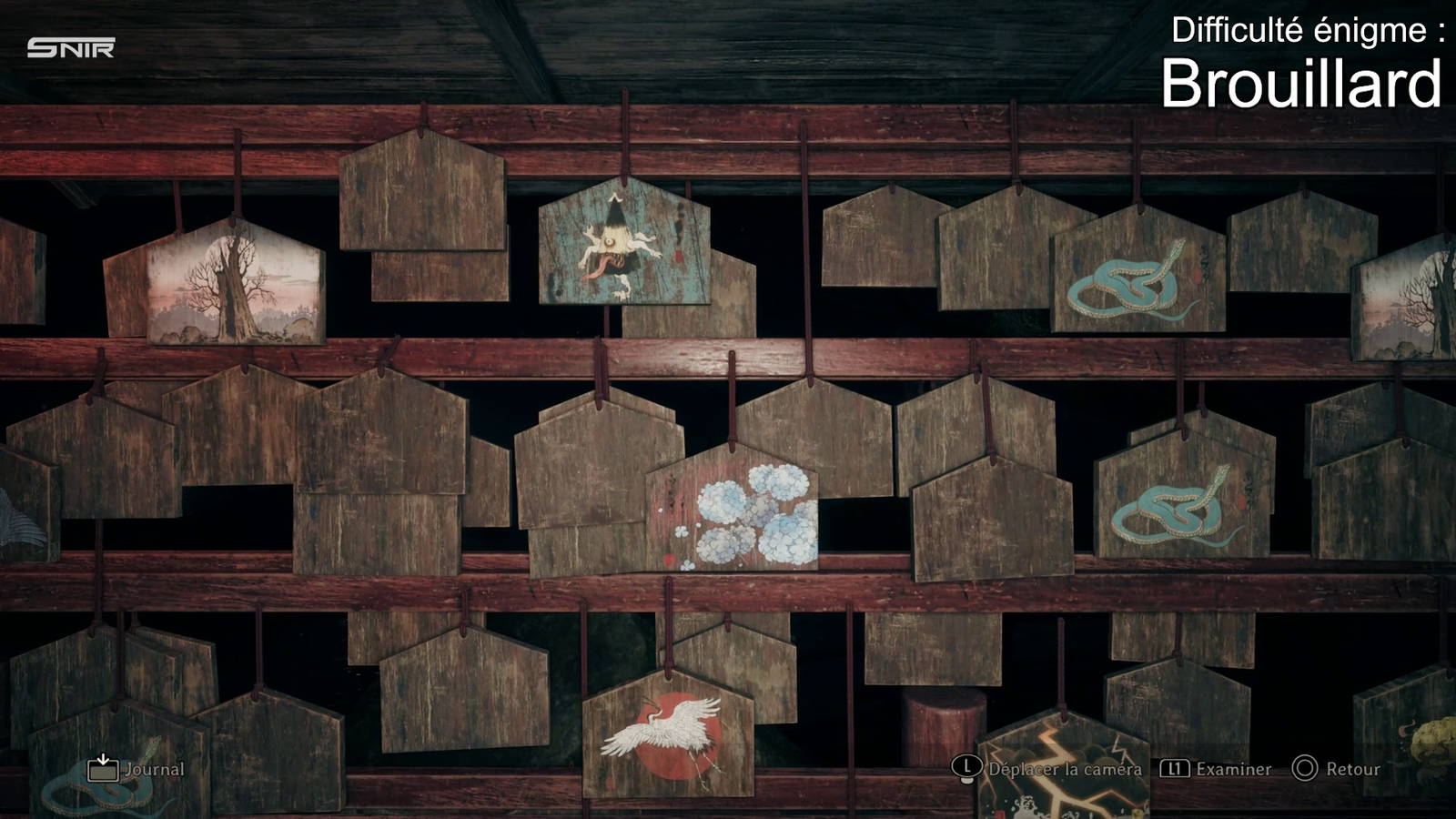Select the white fox creature plaque
Image resolution: width=1456 pixels, height=819 pixels.
tap(623, 243)
